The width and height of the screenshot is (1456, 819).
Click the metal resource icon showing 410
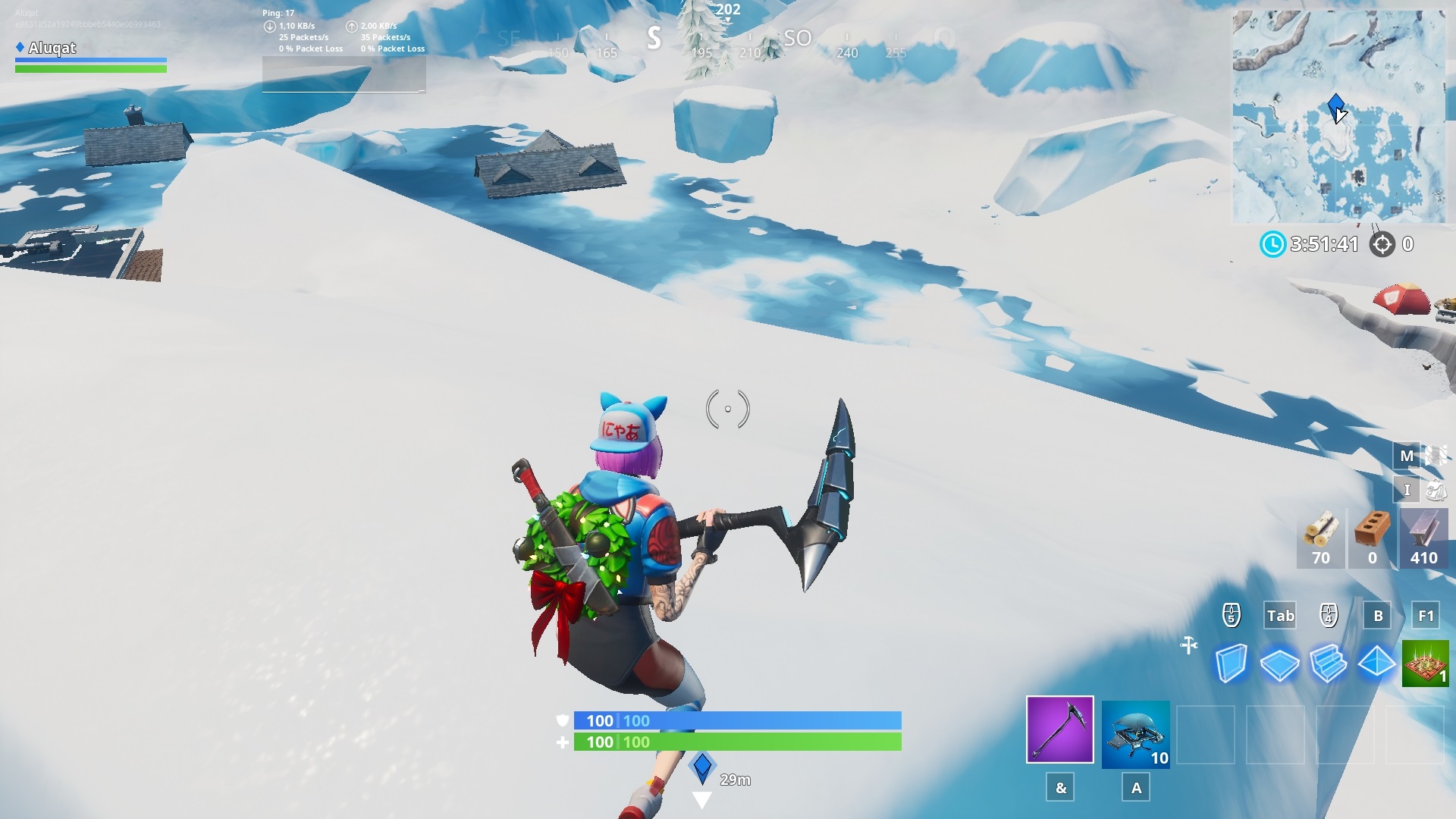[x=1425, y=538]
